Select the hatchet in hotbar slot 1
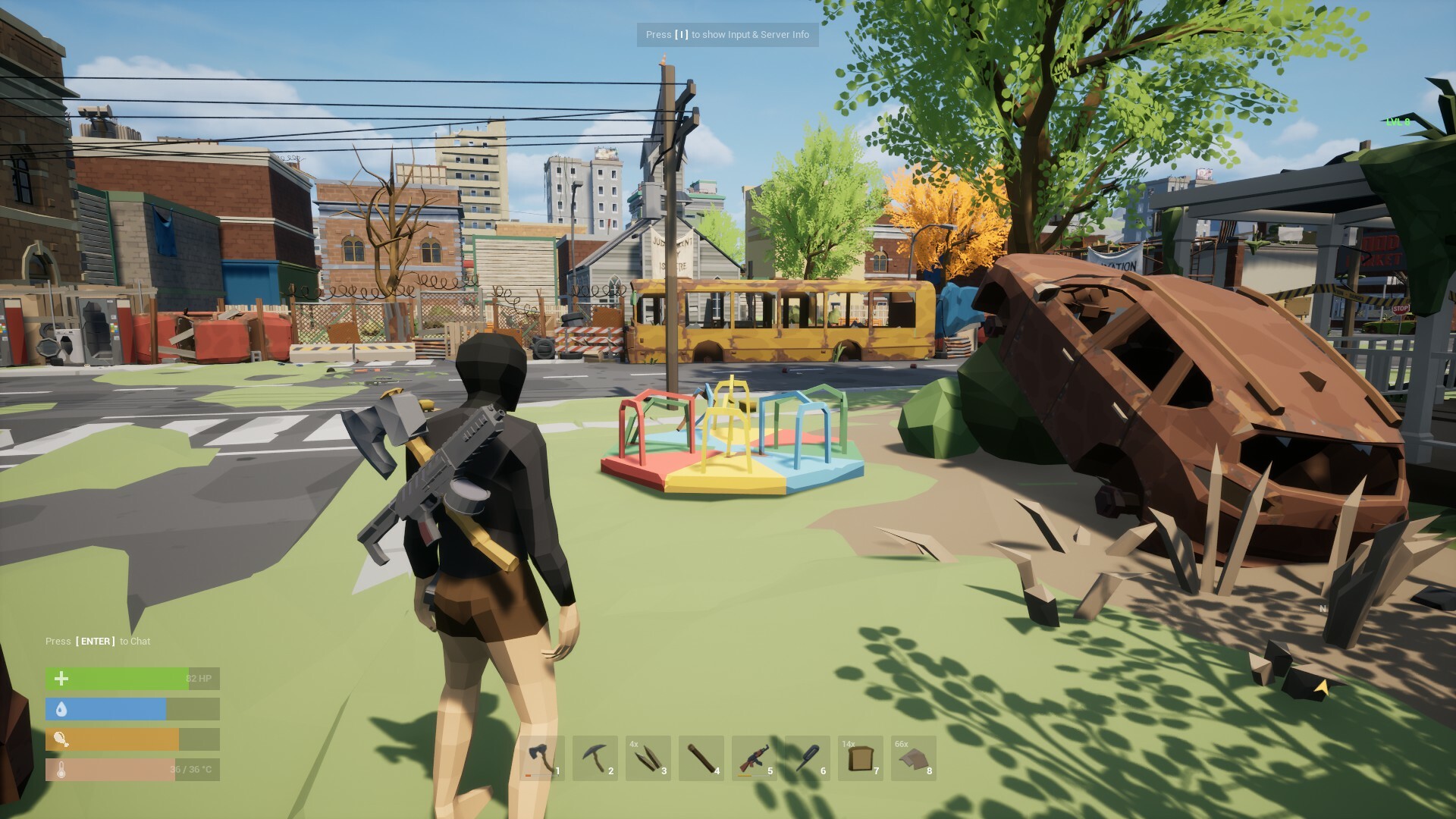Image resolution: width=1456 pixels, height=819 pixels. coord(541,758)
